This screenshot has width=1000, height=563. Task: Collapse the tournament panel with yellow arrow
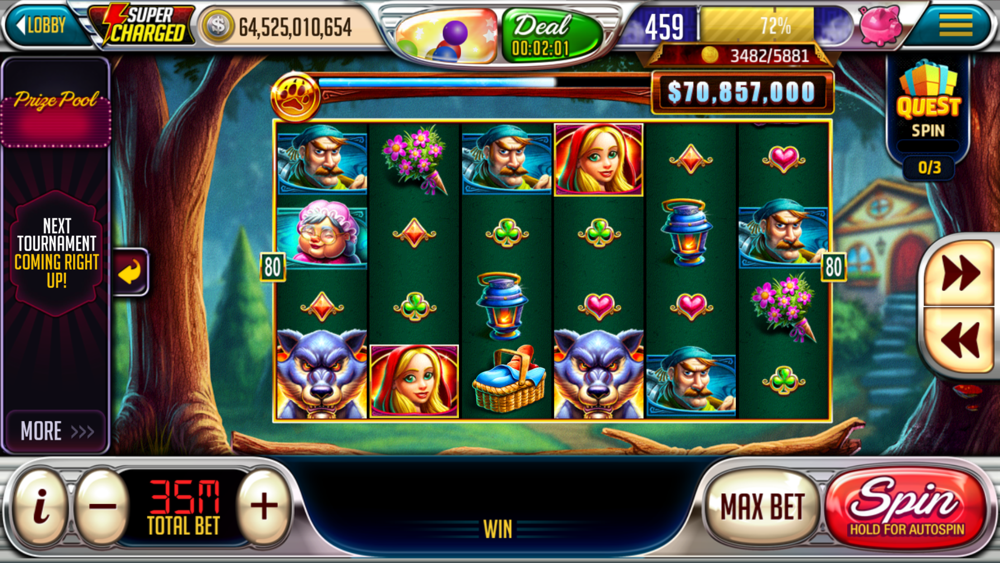[x=131, y=271]
